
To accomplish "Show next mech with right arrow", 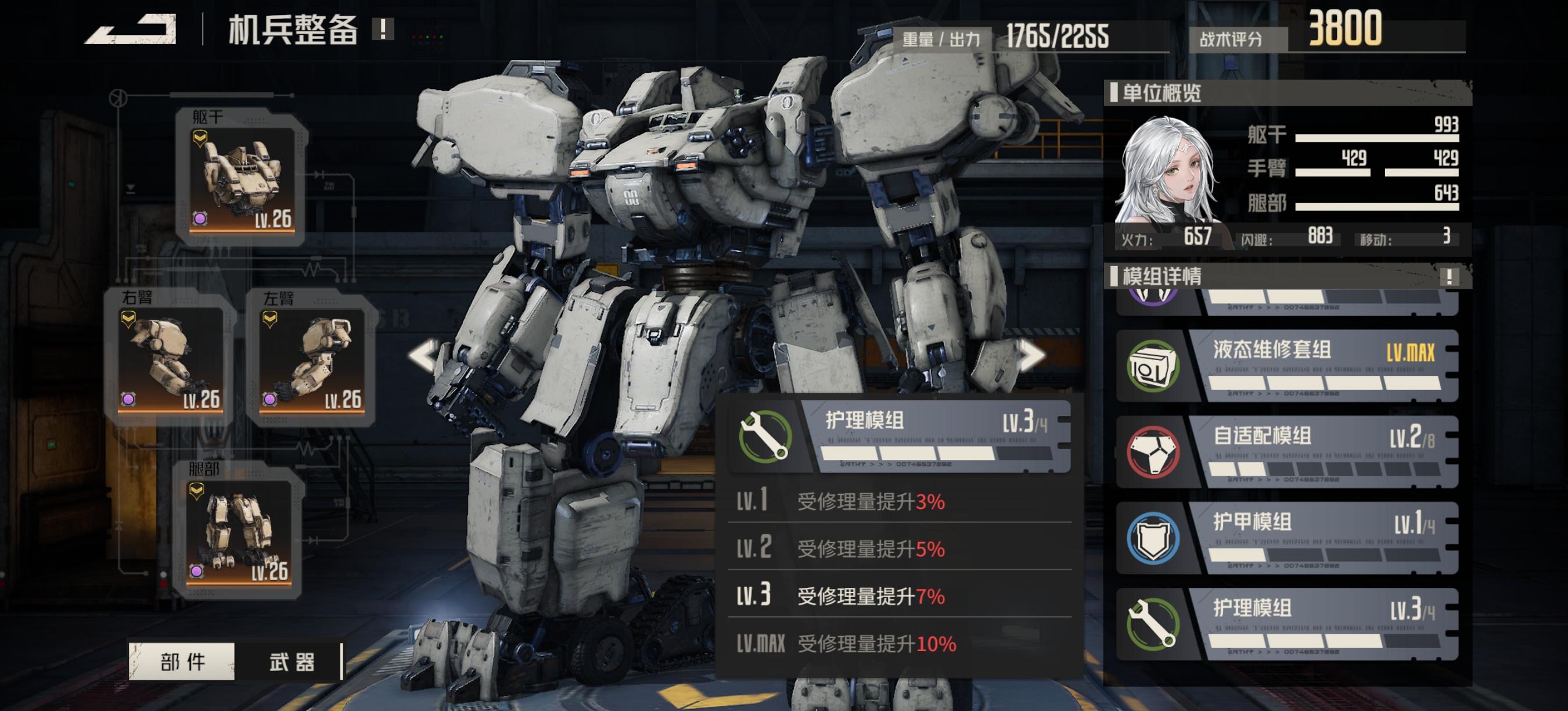I will point(1033,355).
